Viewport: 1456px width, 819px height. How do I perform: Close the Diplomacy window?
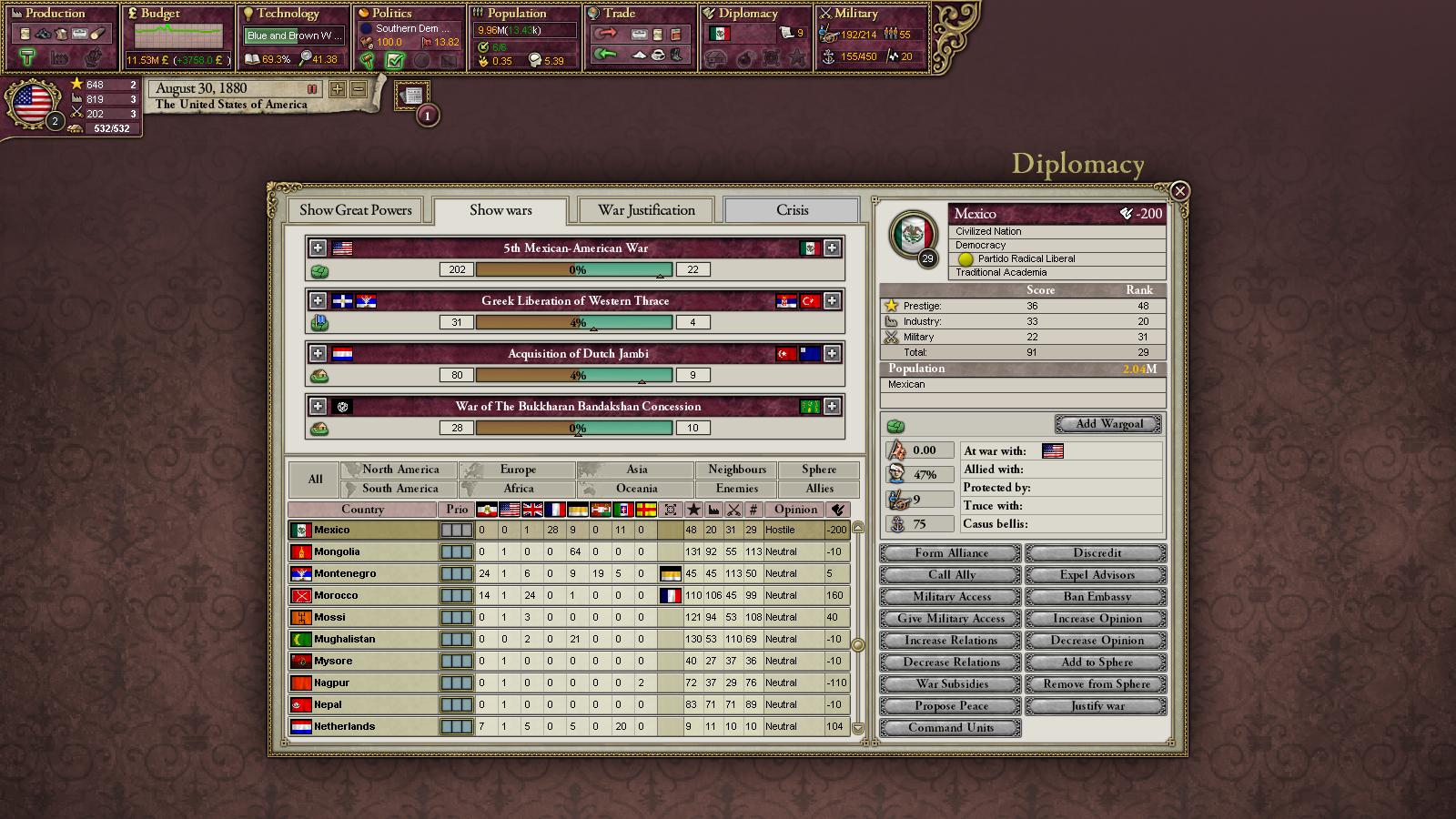1179,191
